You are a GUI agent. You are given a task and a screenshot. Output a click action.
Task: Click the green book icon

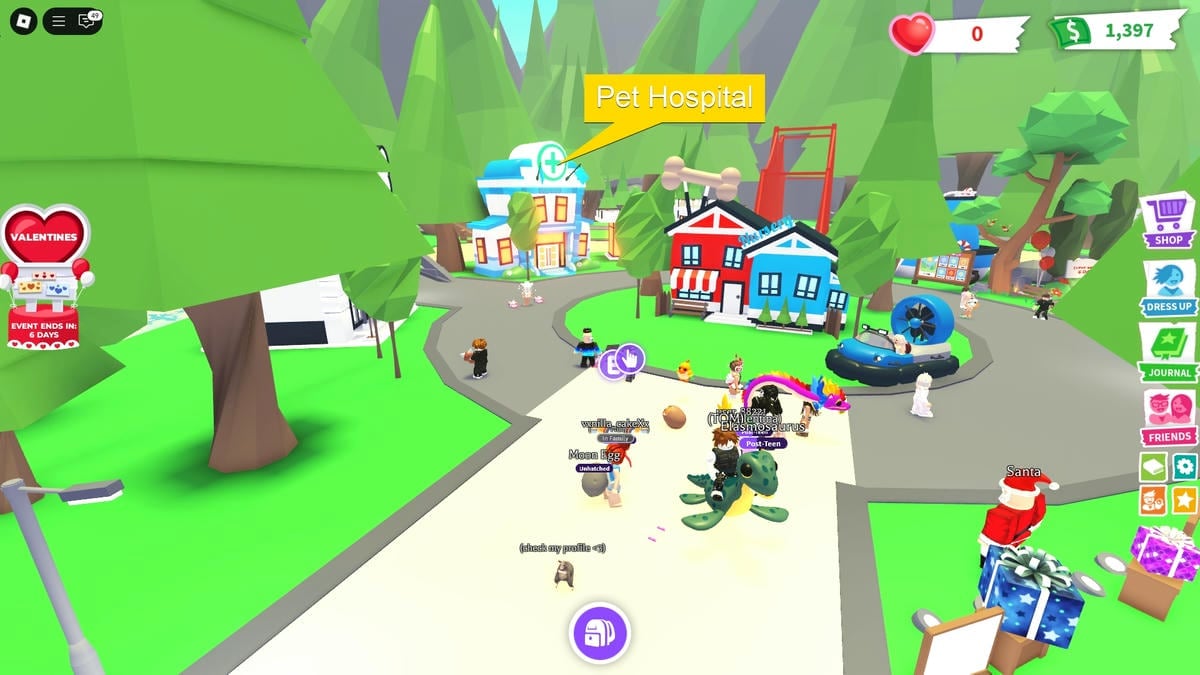1153,466
